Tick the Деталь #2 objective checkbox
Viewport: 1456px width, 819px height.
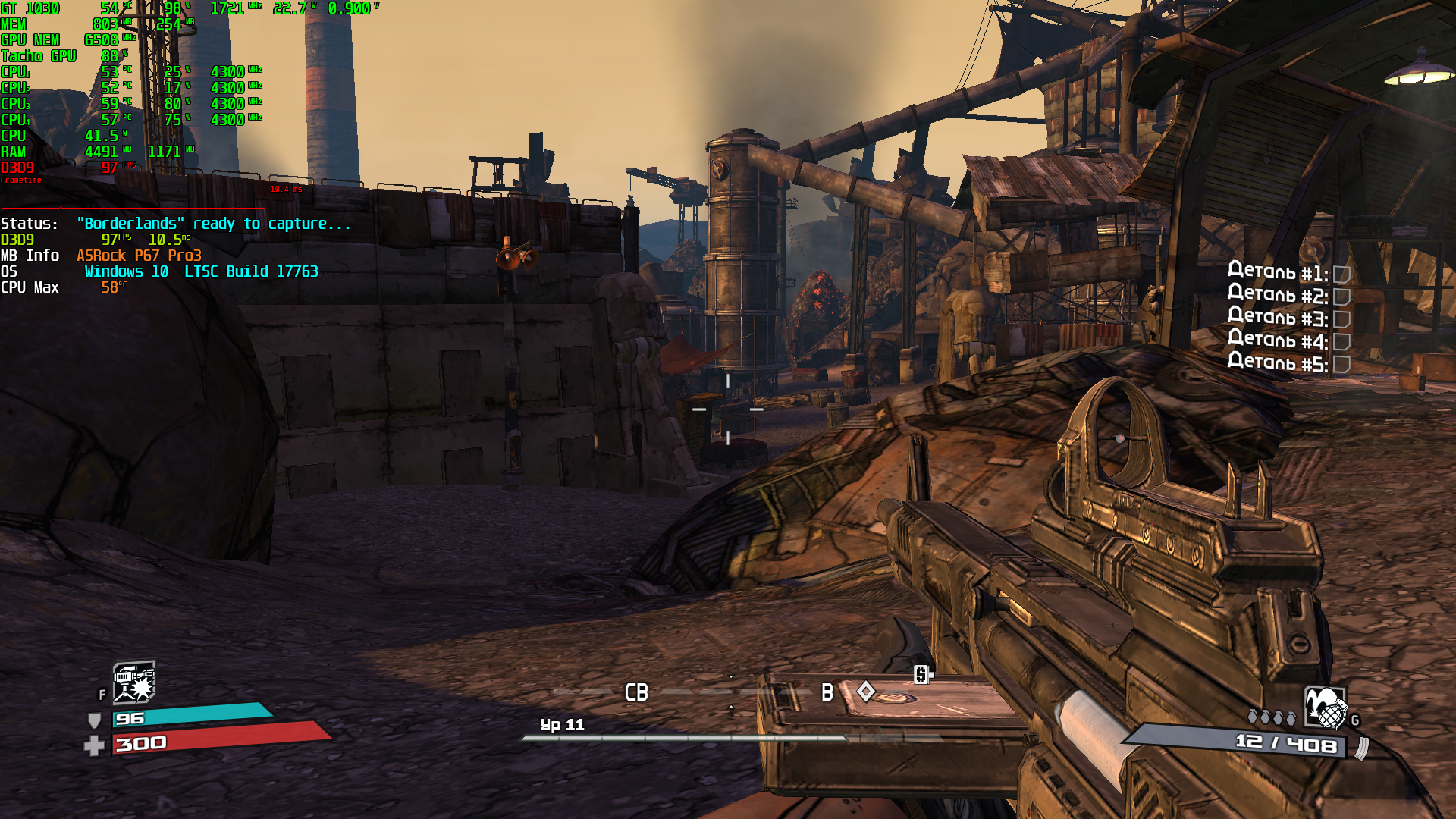coord(1341,297)
